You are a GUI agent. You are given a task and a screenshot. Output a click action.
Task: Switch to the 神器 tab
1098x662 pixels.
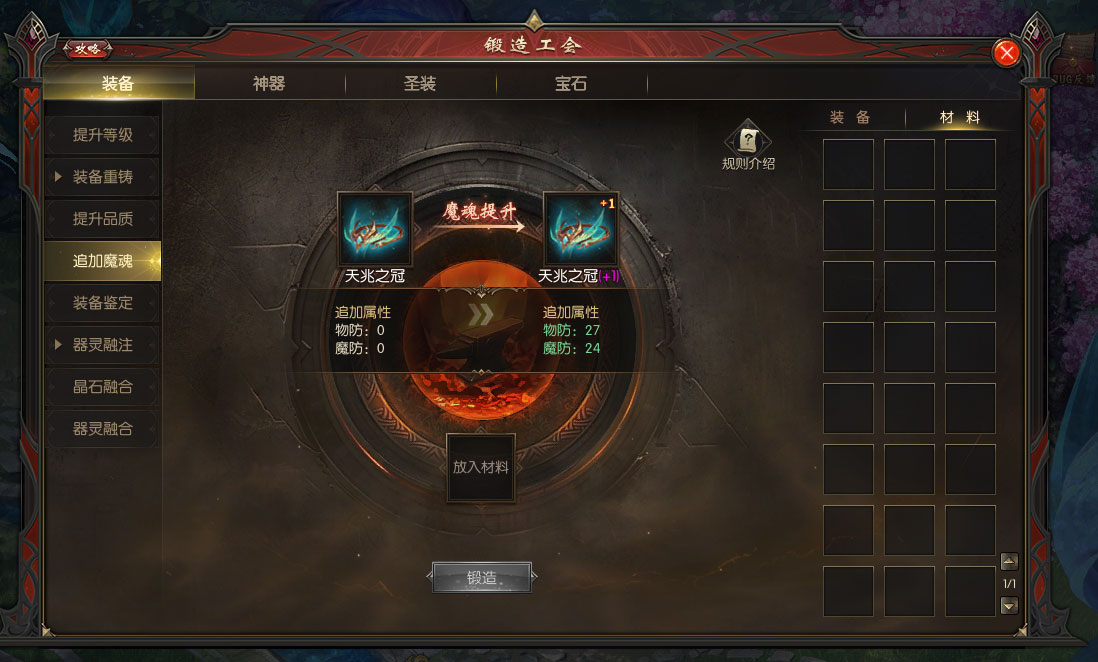pos(269,84)
